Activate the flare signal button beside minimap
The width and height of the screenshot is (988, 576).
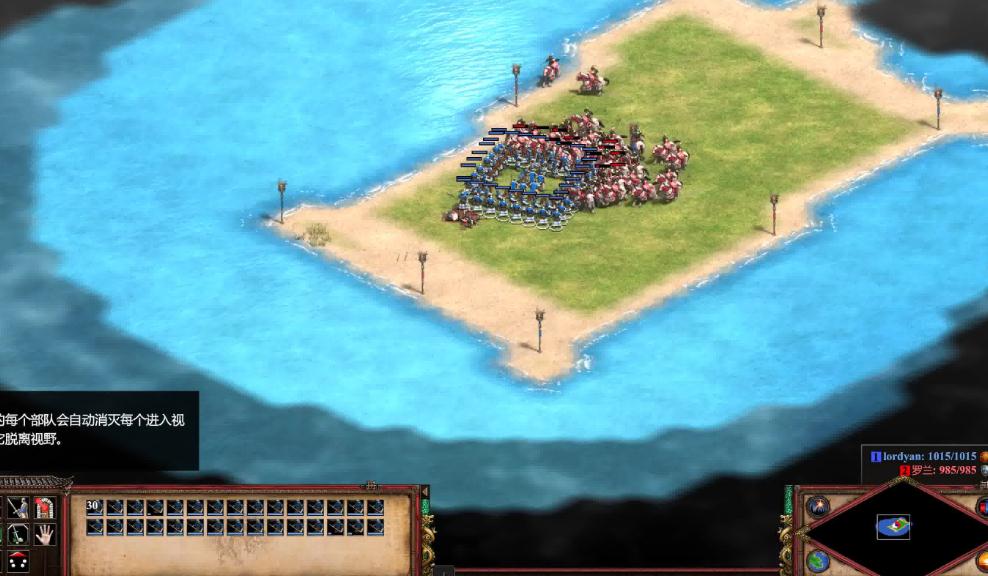[818, 506]
